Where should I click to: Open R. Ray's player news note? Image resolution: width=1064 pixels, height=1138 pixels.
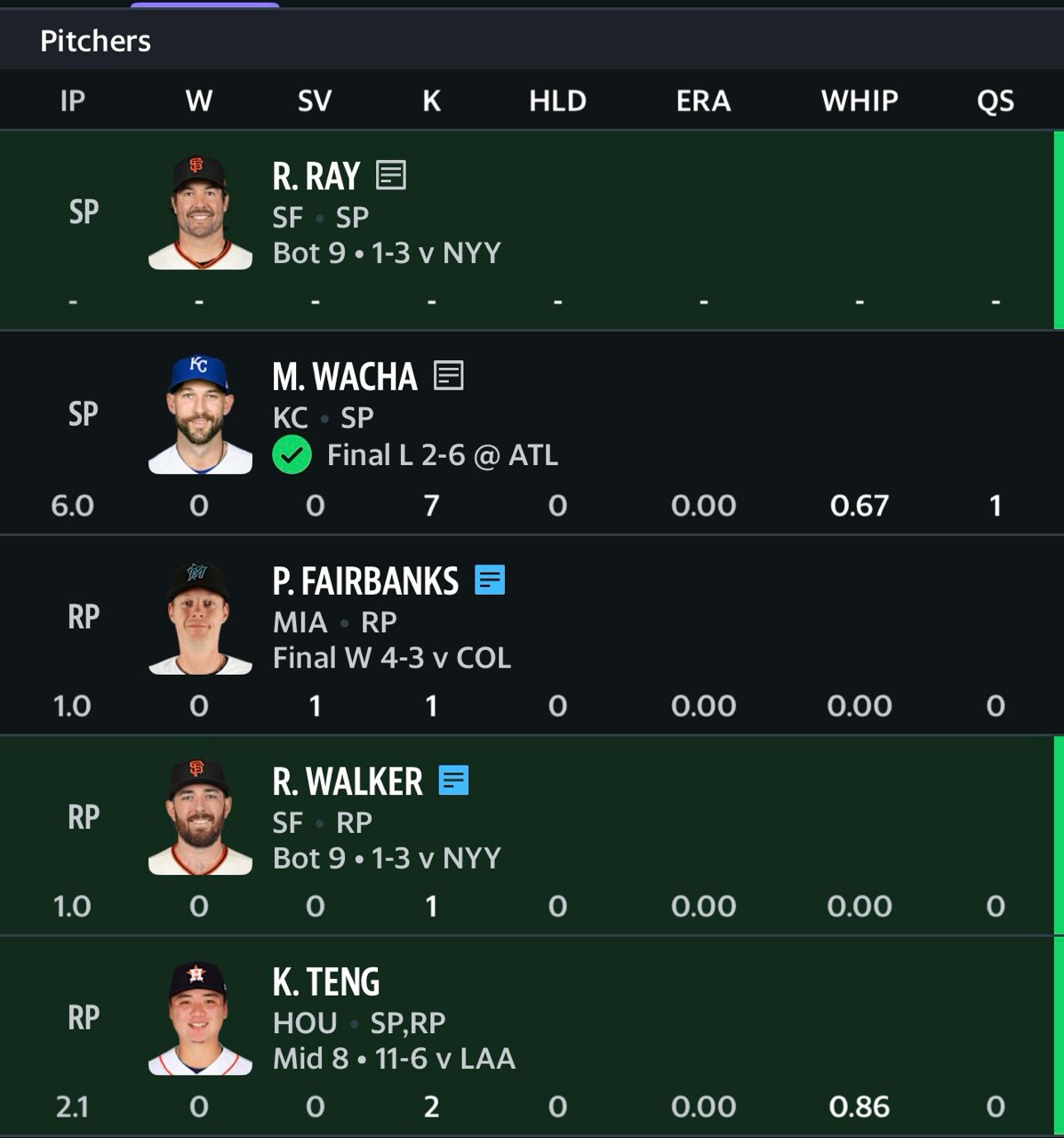pos(391,175)
